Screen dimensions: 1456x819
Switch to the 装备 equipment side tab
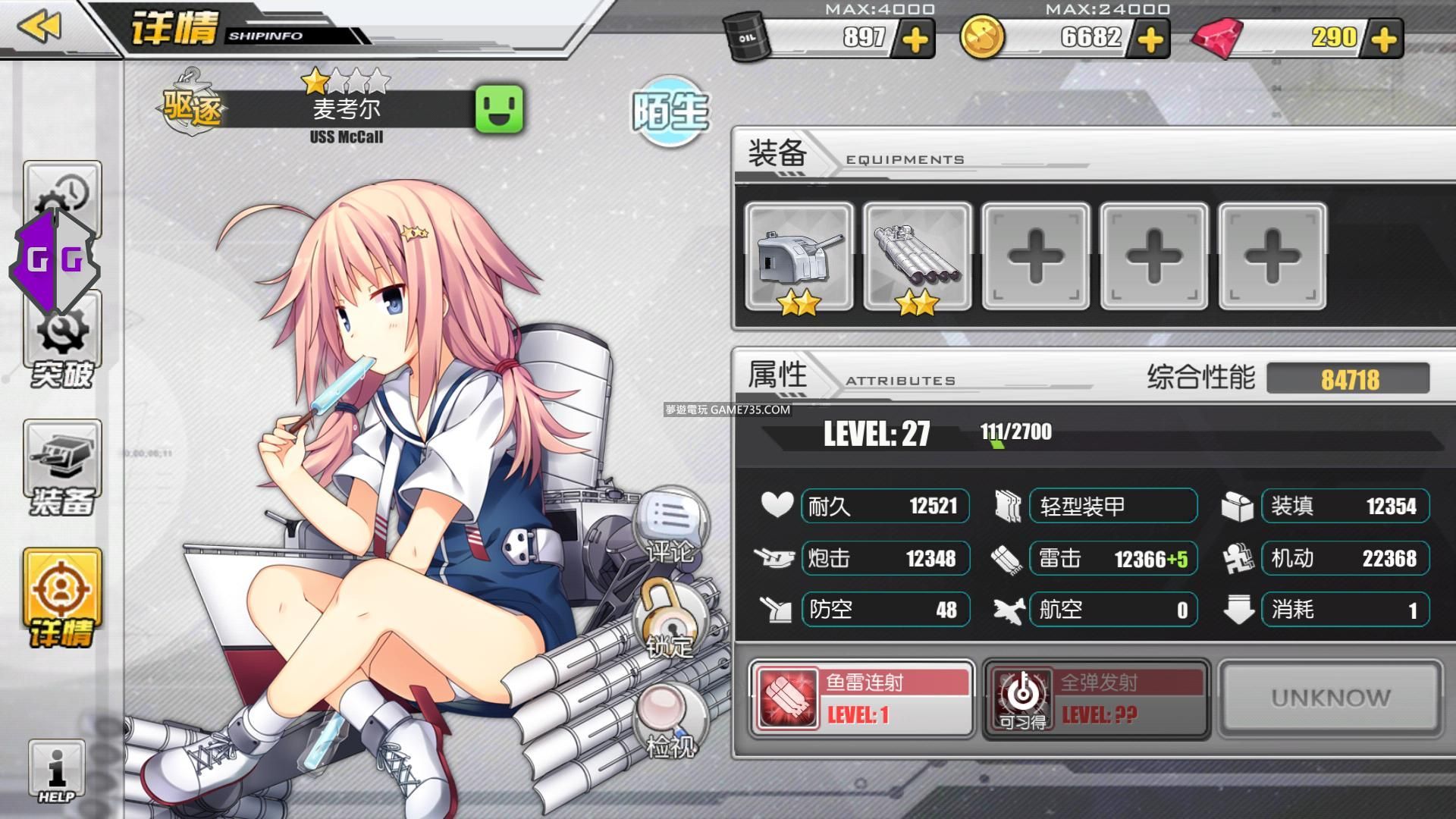pos(62,469)
